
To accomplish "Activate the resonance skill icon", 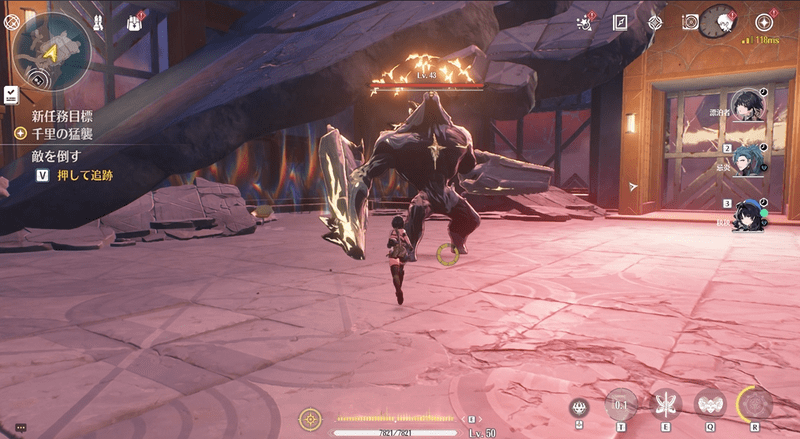I will click(x=666, y=404).
